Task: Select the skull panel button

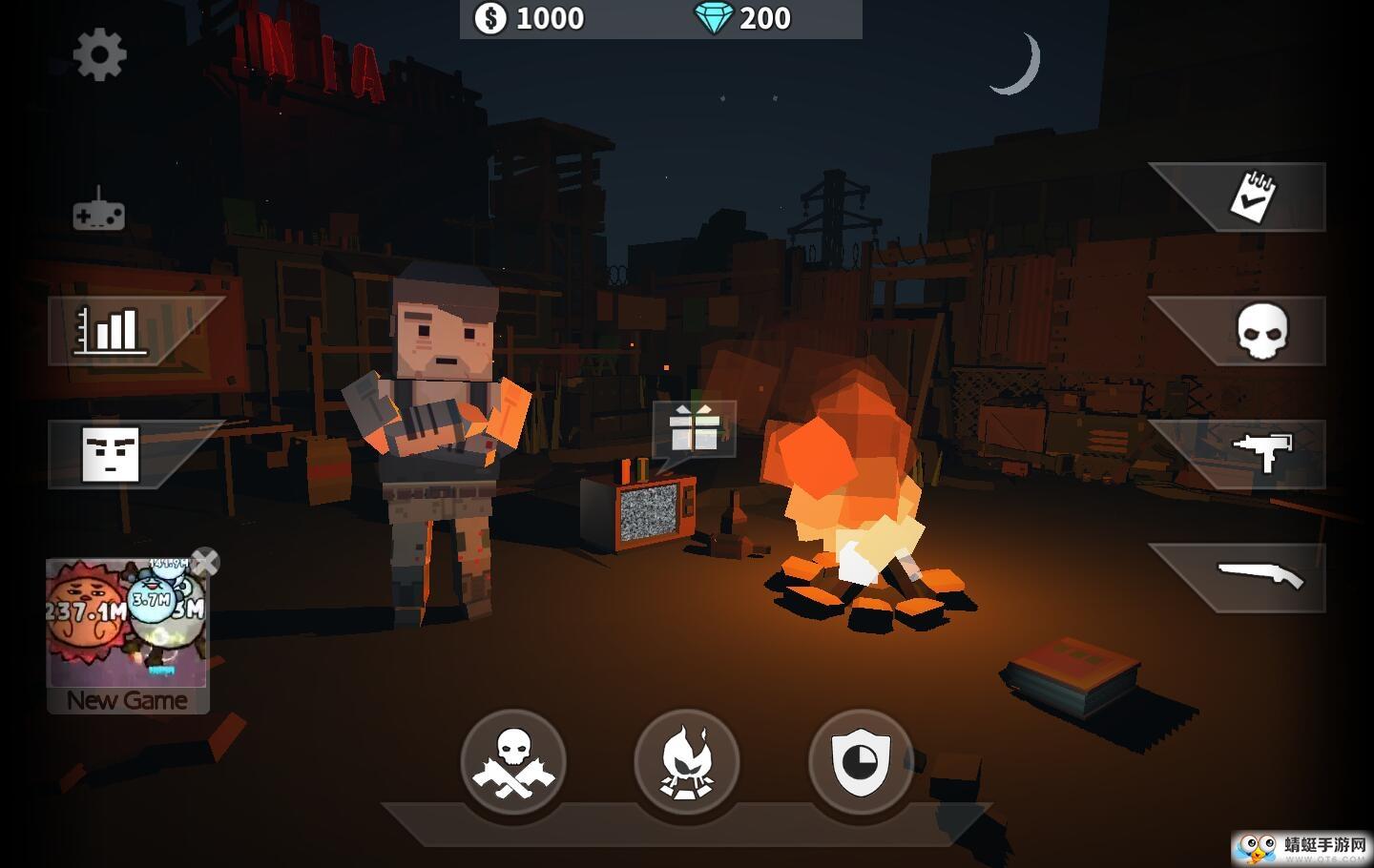Action: (x=1261, y=331)
